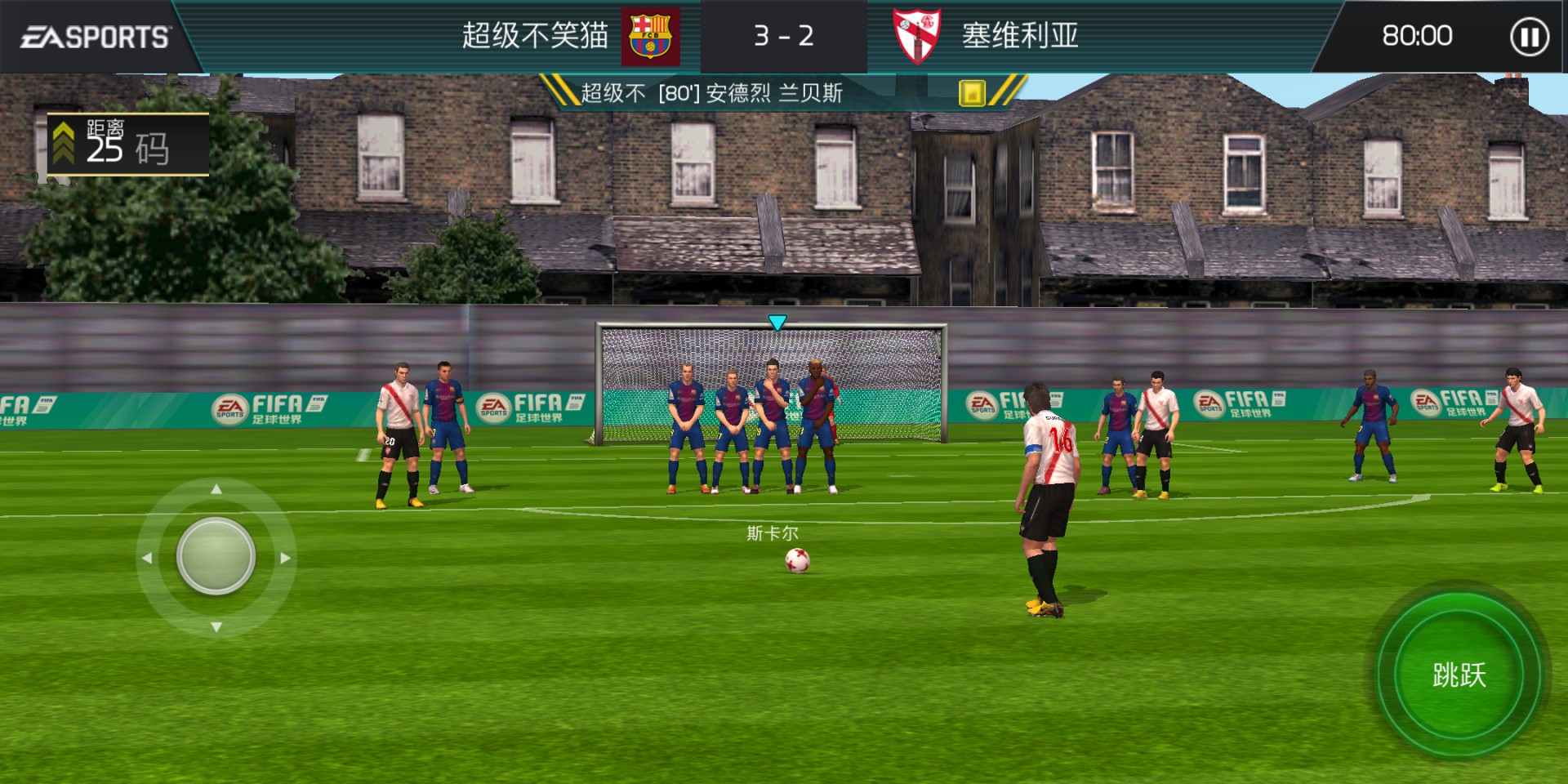This screenshot has height=784, width=1568.
Task: Click the FC Barcelona club crest
Action: coord(649,34)
